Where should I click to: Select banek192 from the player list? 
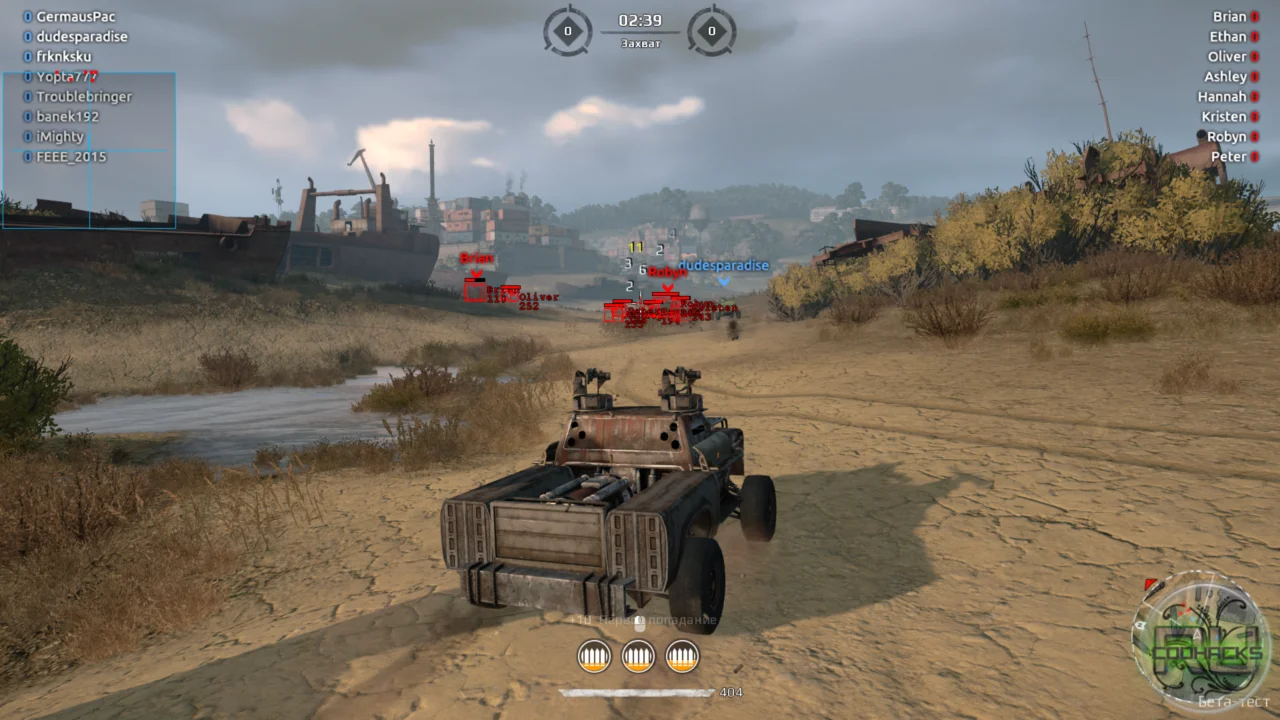pos(67,117)
